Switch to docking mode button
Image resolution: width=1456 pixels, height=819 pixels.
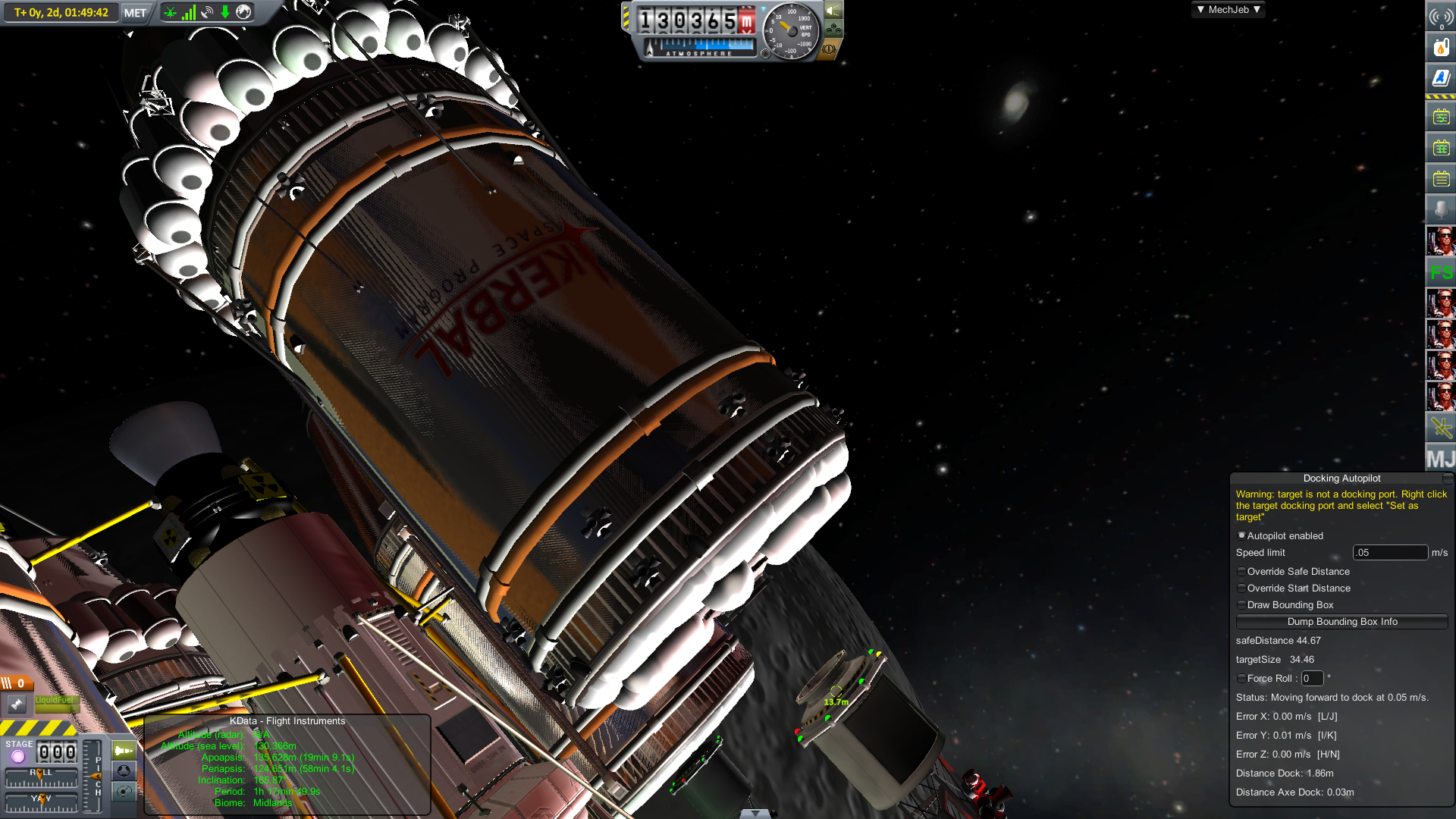tap(124, 771)
